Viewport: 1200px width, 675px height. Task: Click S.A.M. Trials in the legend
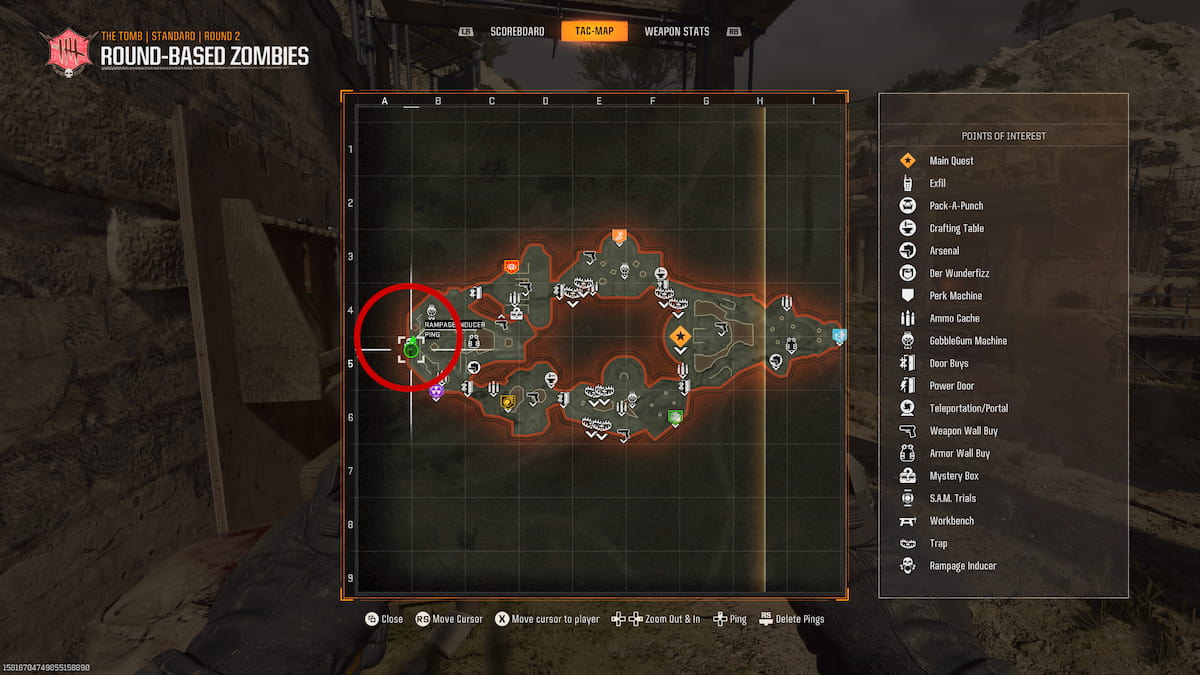pos(952,498)
